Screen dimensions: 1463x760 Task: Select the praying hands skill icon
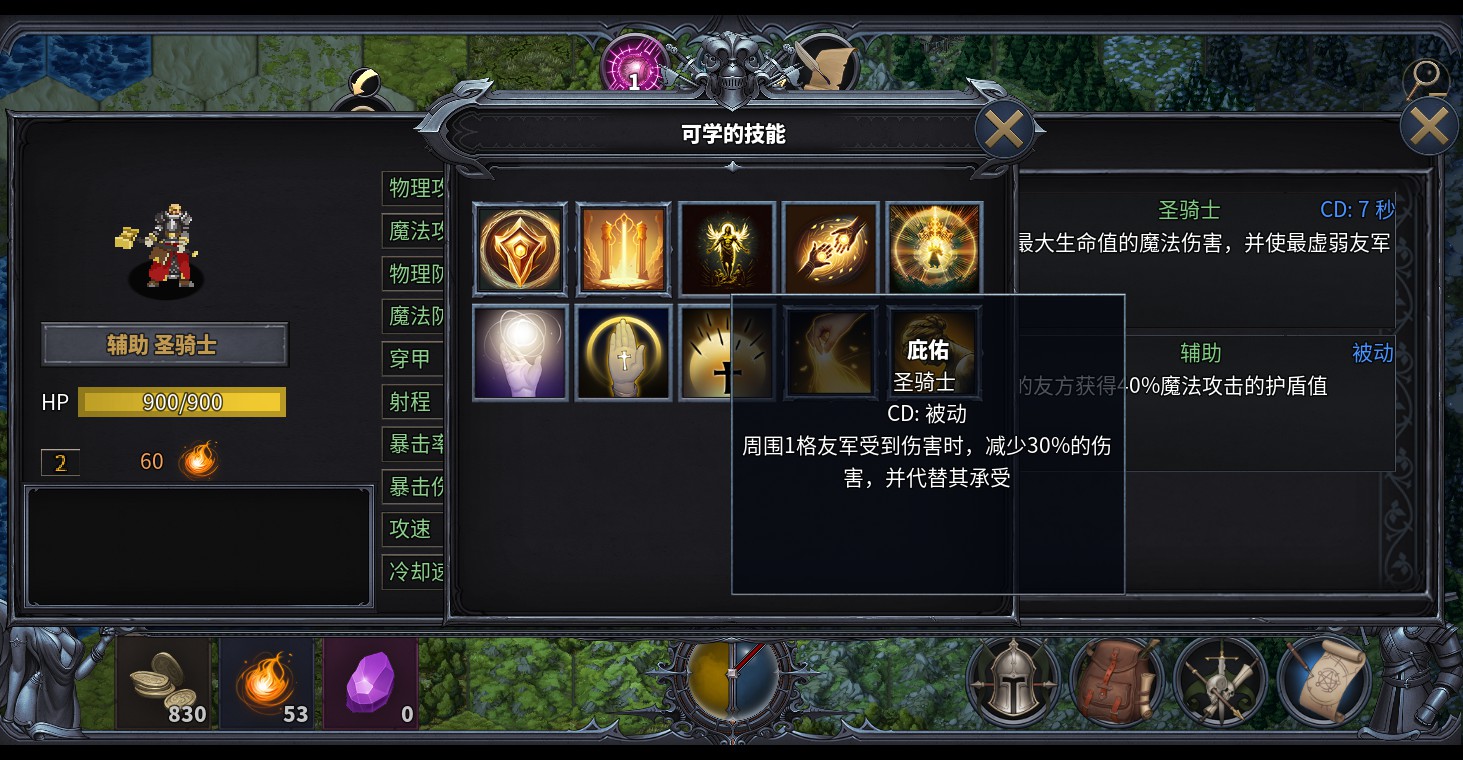[623, 352]
